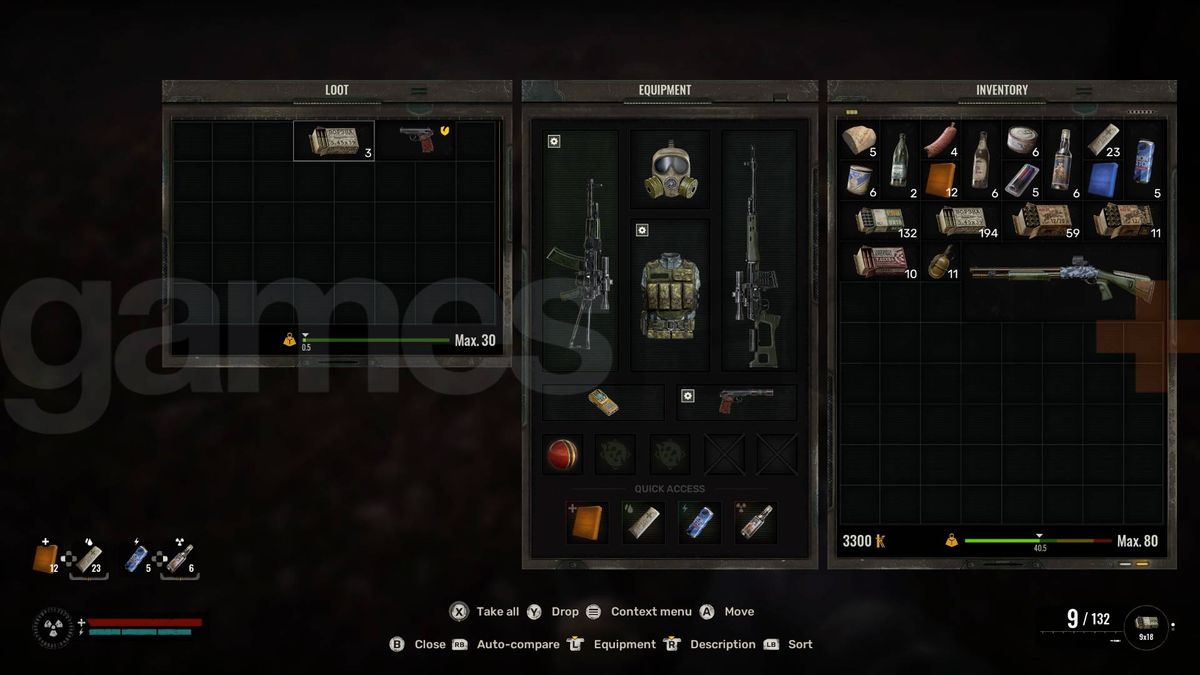Choose the equipped camouflage body armor
Viewport: 1200px width, 675px height.
coord(669,295)
